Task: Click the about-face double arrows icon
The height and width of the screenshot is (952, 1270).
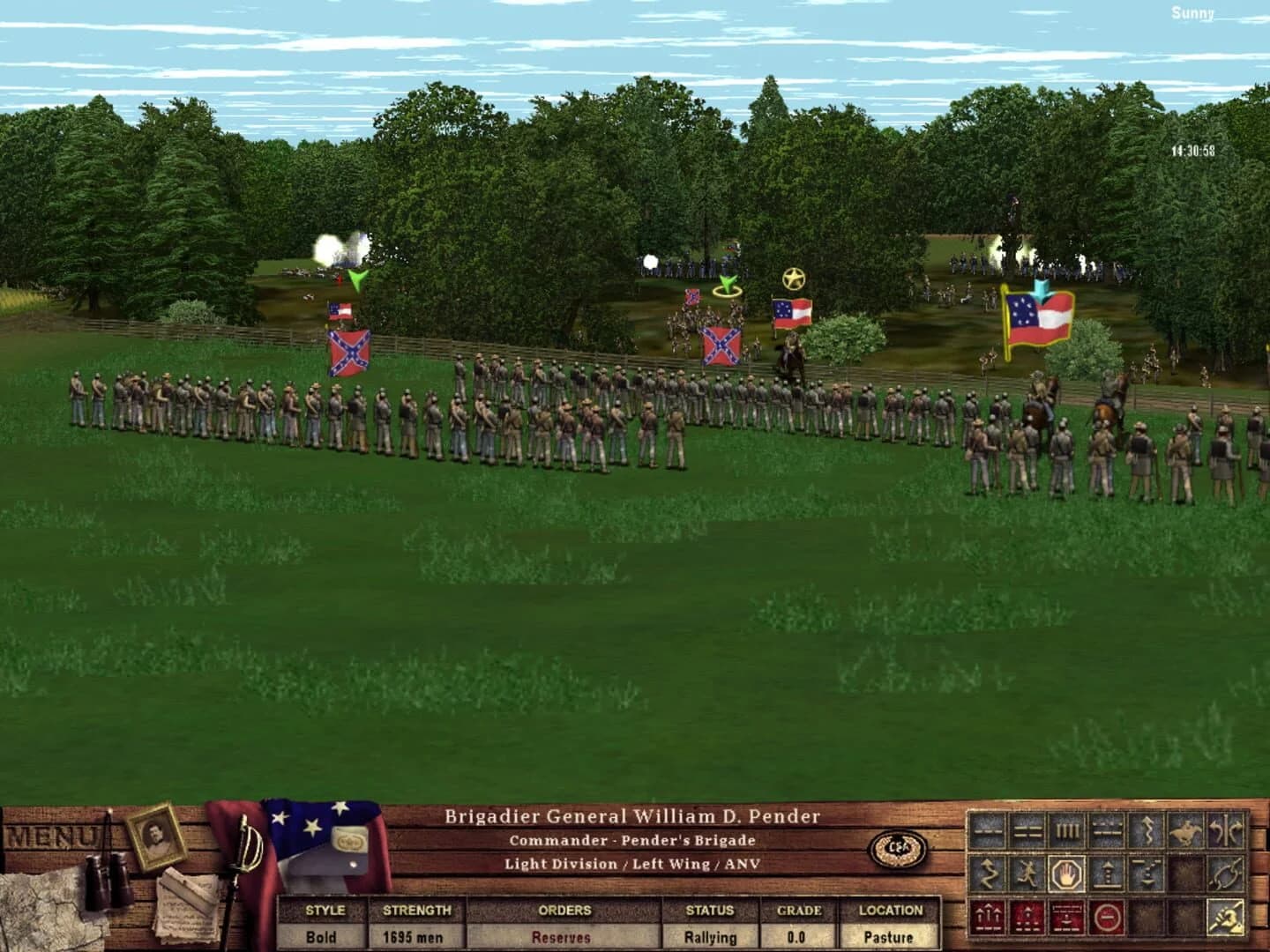Action: coord(1227,831)
